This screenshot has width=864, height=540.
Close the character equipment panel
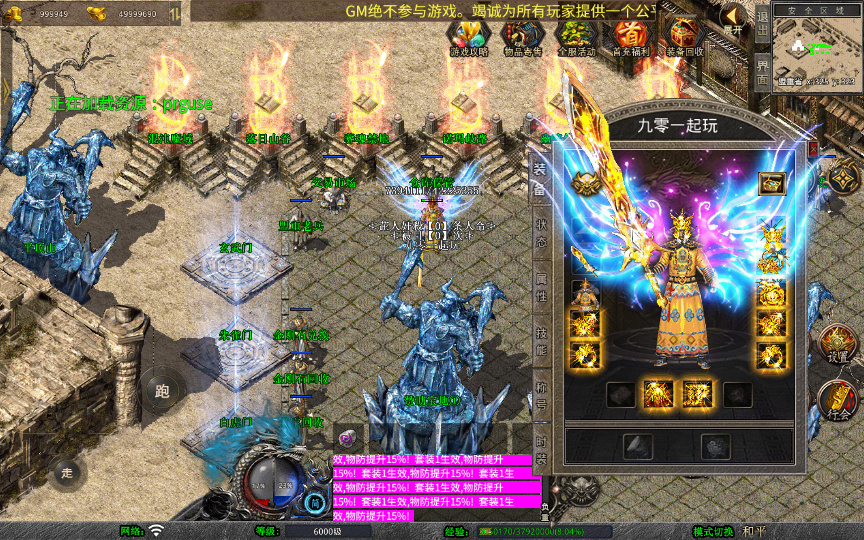(812, 149)
